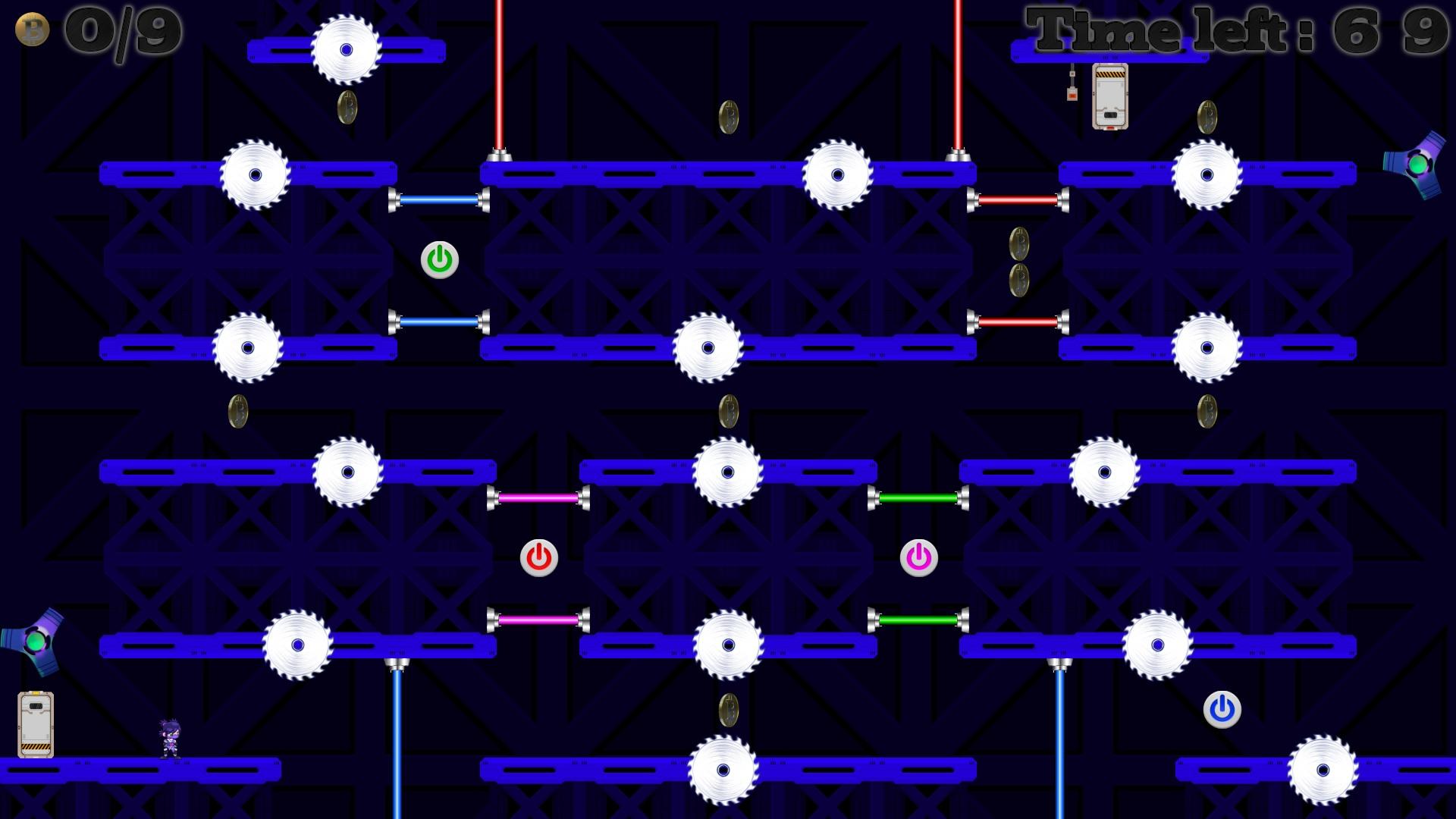This screenshot has width=1456, height=819.
Task: Select the upper blue laser barrier
Action: pos(438,200)
